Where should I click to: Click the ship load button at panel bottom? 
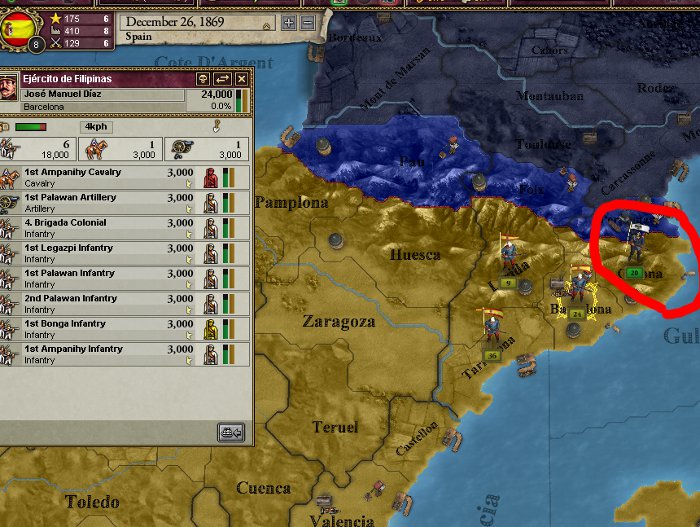[x=231, y=432]
